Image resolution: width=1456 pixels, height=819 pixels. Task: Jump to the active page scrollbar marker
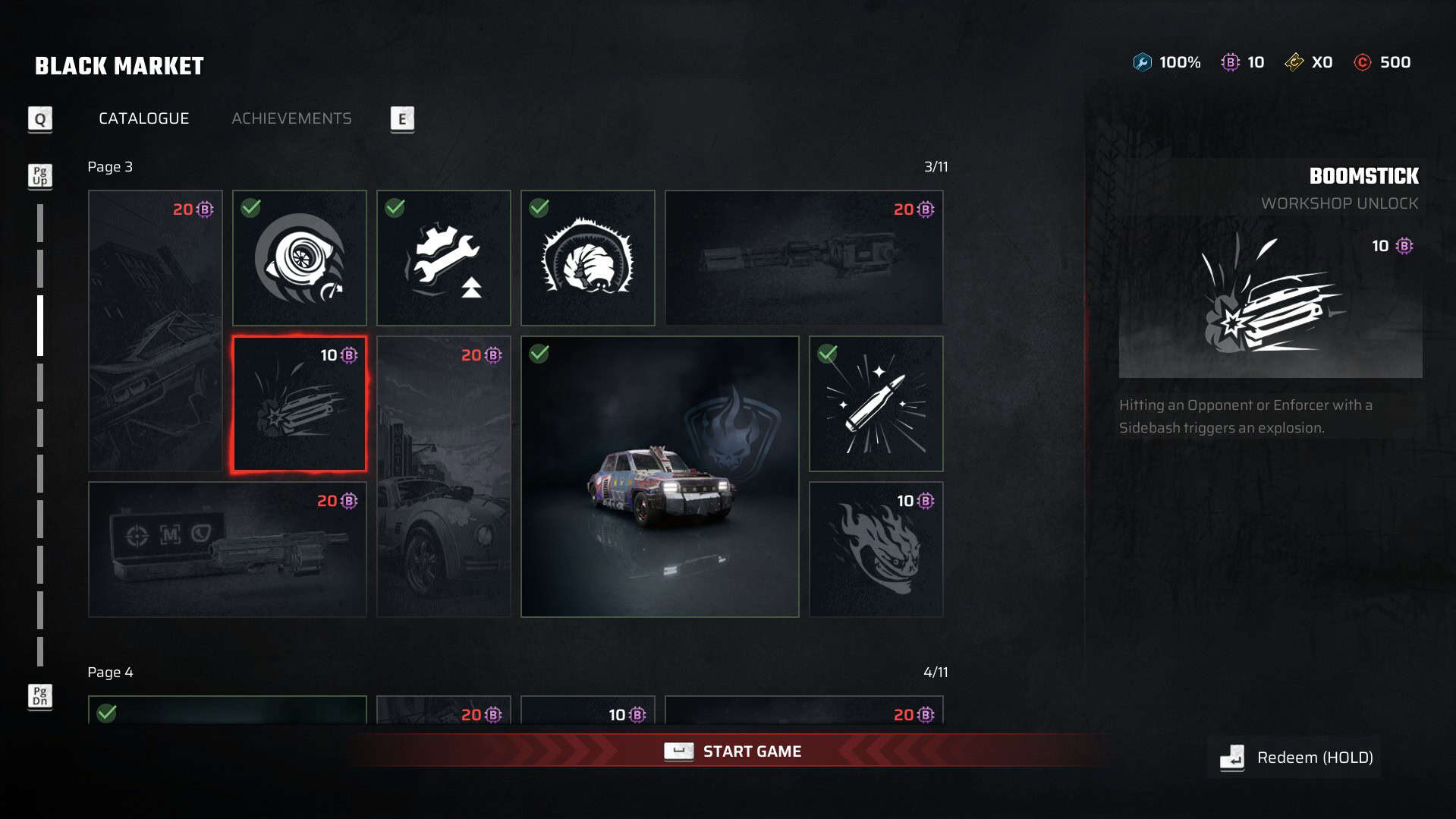(40, 326)
